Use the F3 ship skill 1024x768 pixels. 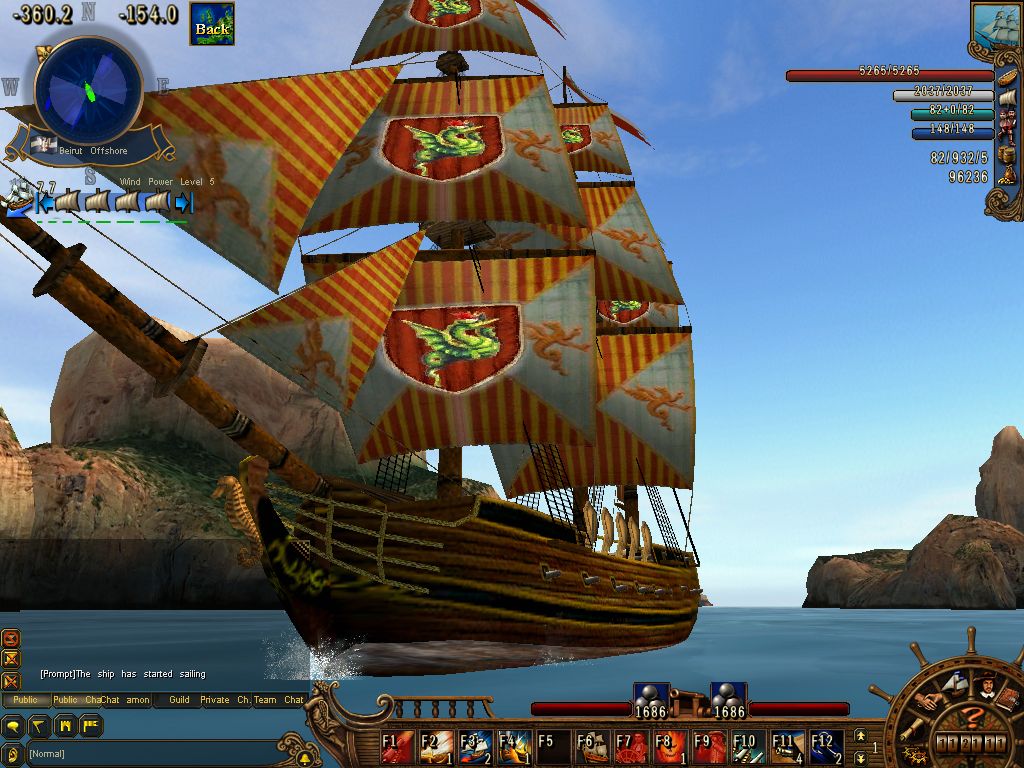476,747
